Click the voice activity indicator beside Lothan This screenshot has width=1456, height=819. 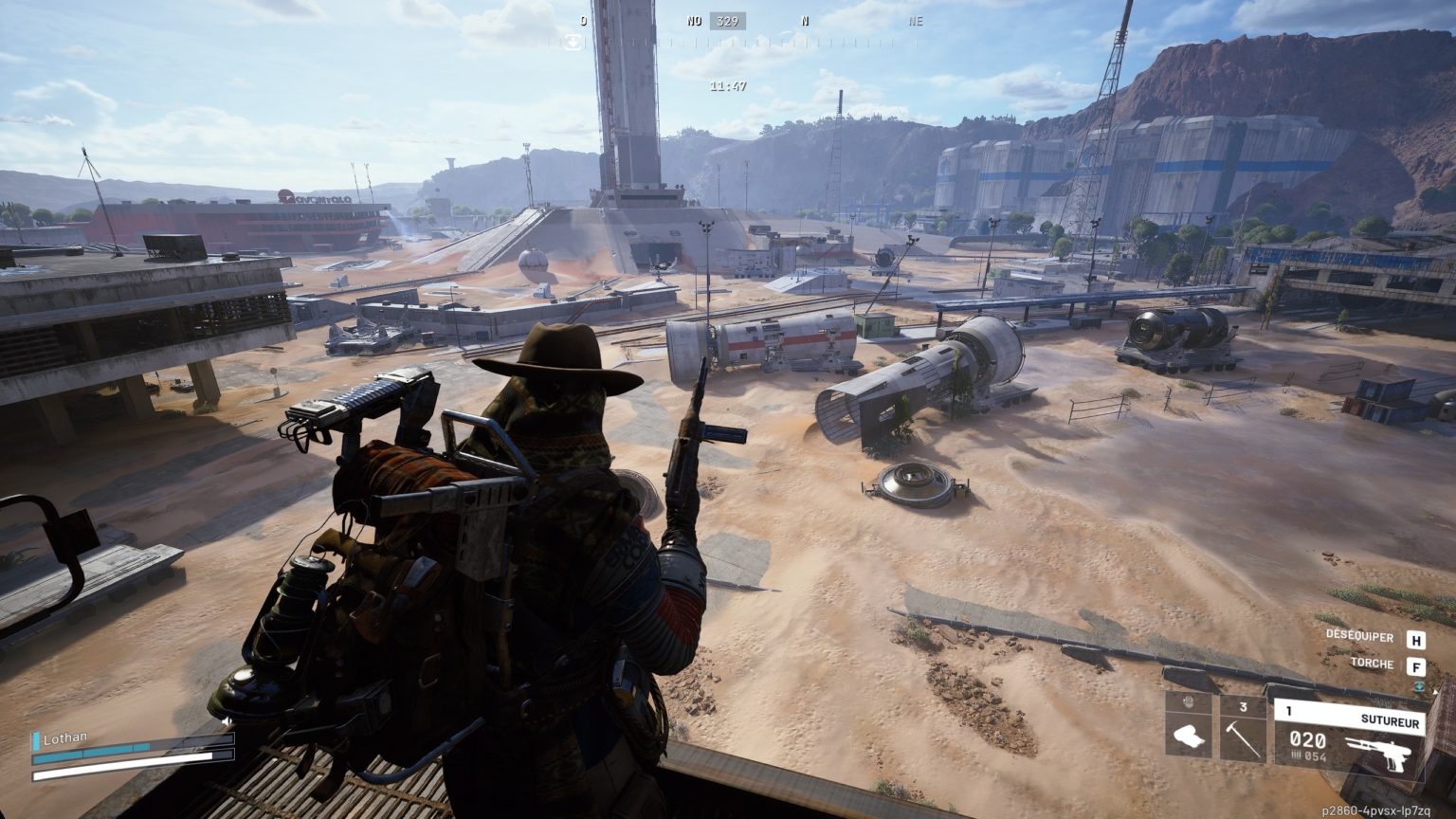(x=36, y=741)
